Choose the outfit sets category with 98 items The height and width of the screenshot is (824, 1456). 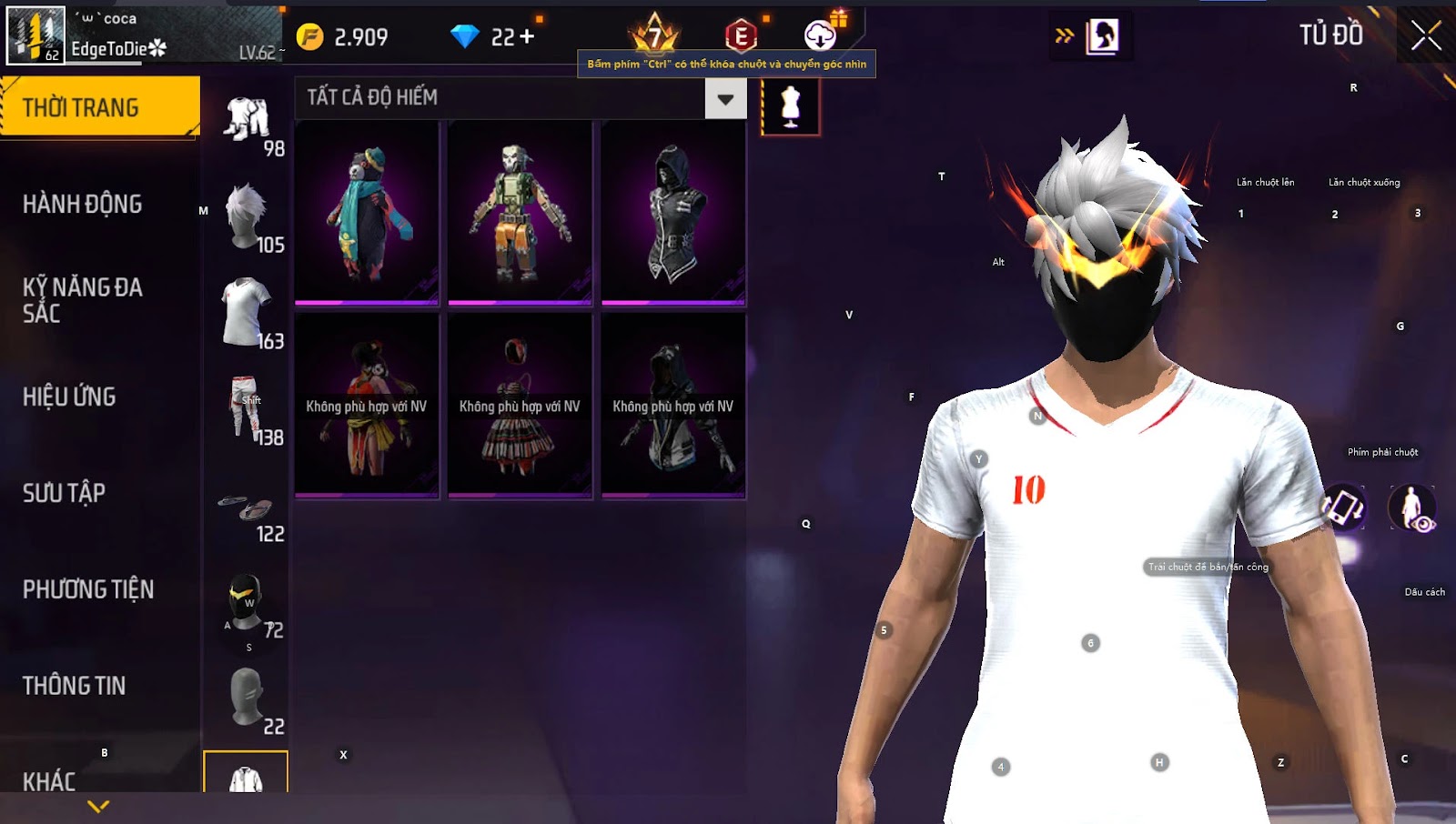248,122
